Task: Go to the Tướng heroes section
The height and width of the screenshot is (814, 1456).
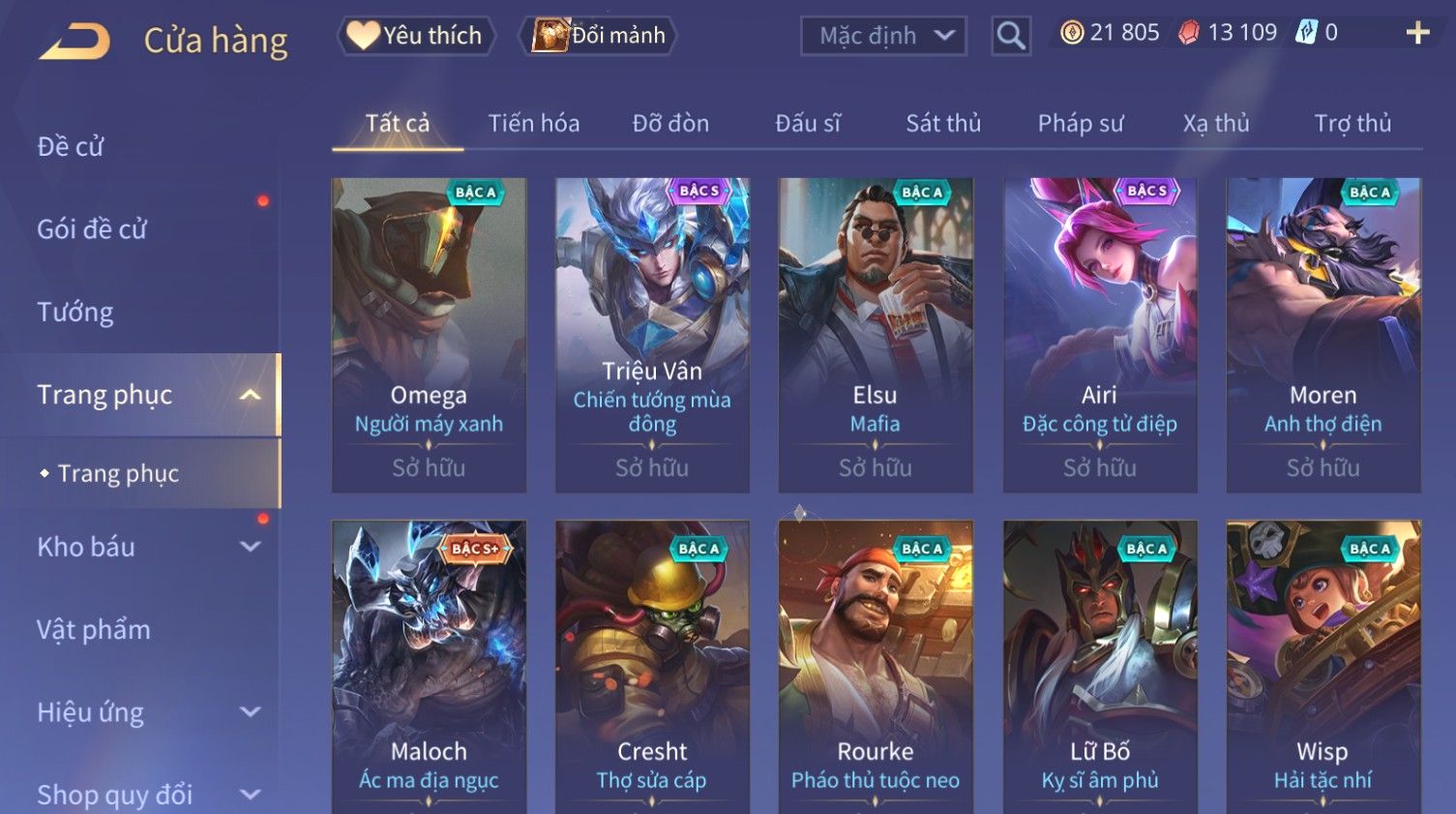Action: (75, 312)
